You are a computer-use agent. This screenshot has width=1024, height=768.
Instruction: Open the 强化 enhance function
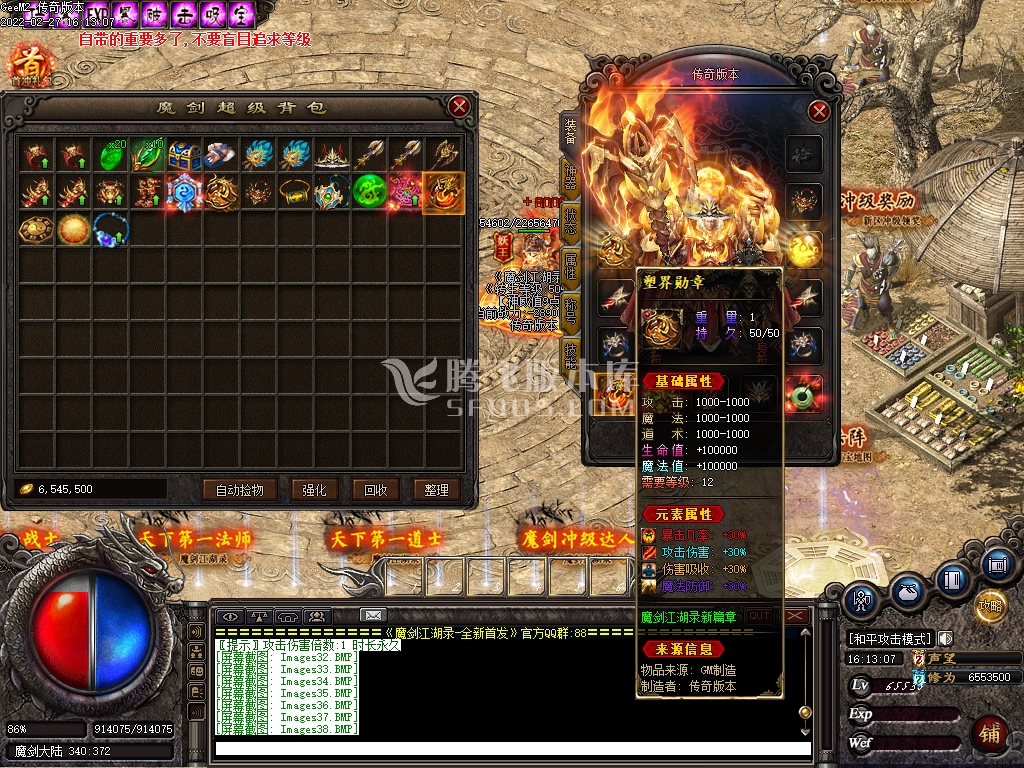coord(314,490)
